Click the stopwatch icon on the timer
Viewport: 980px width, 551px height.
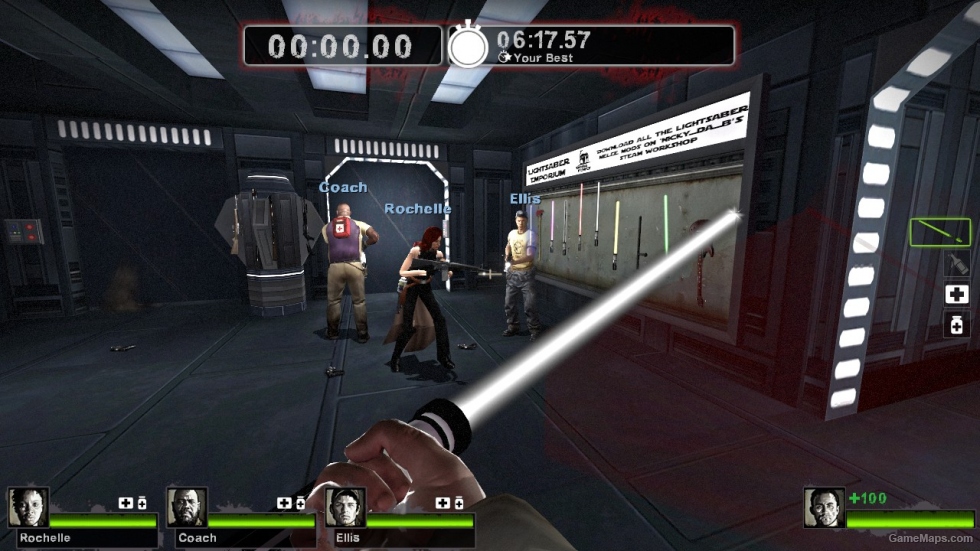point(467,46)
